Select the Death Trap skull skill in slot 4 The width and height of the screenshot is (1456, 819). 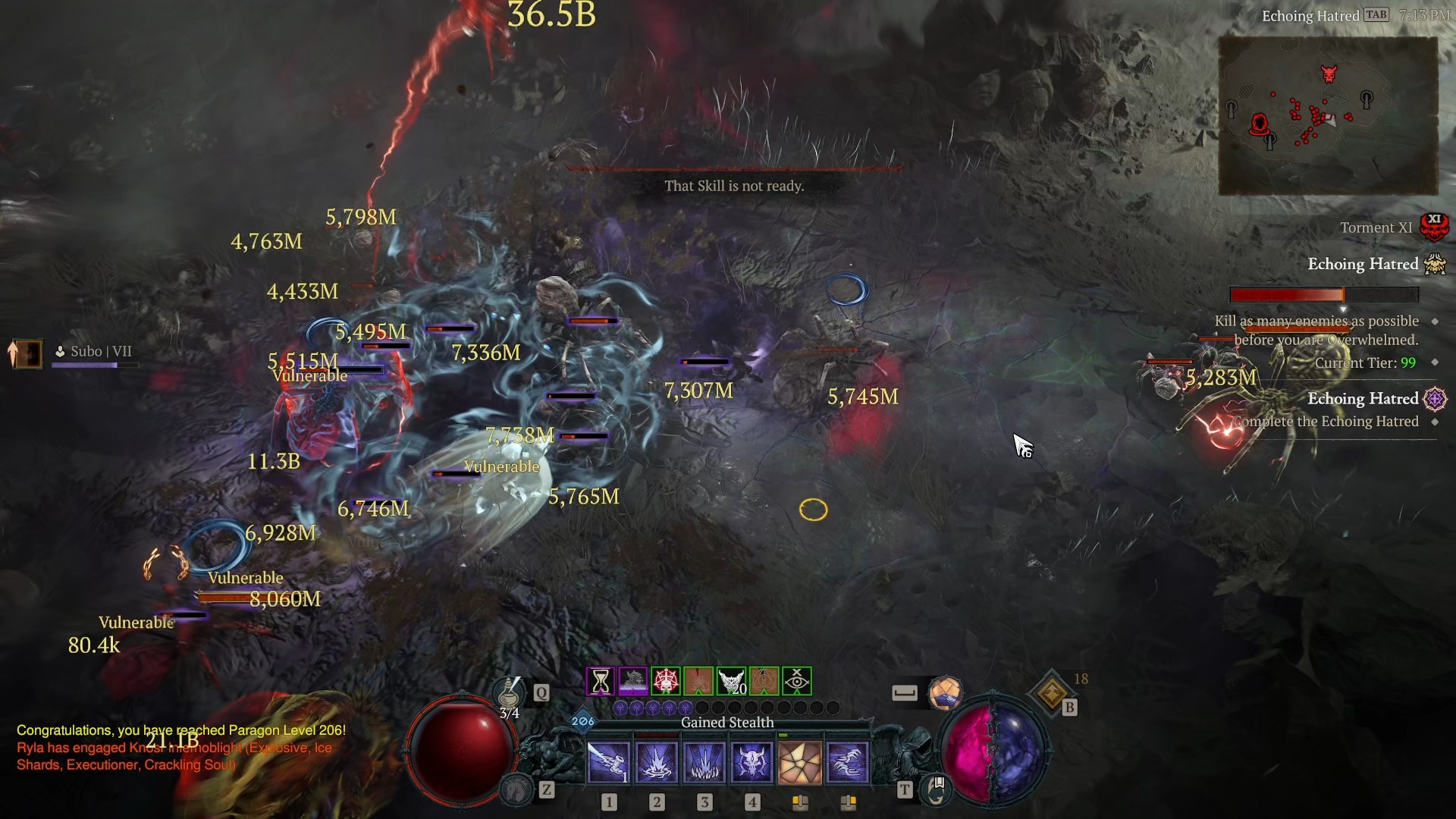point(752,762)
